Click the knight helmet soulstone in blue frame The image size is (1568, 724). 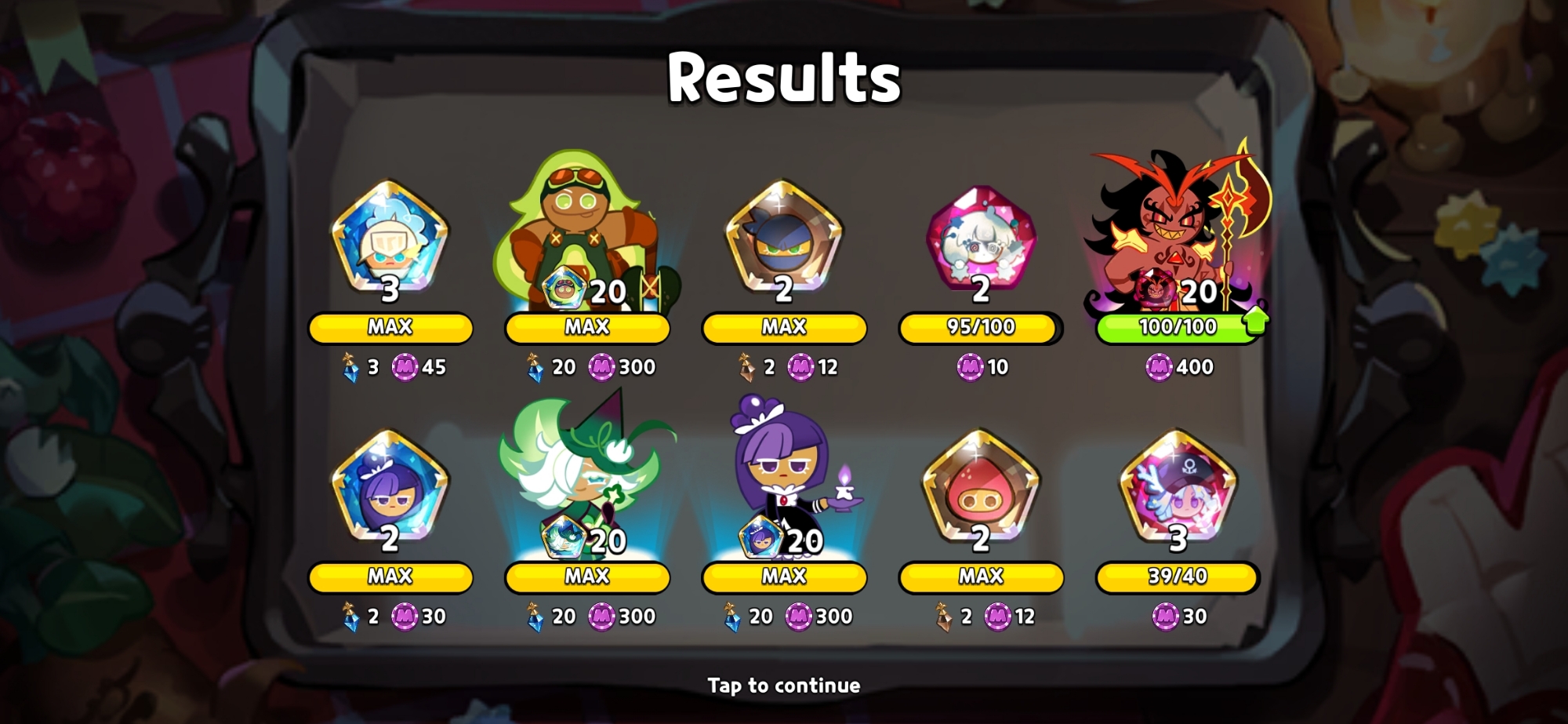(390, 235)
